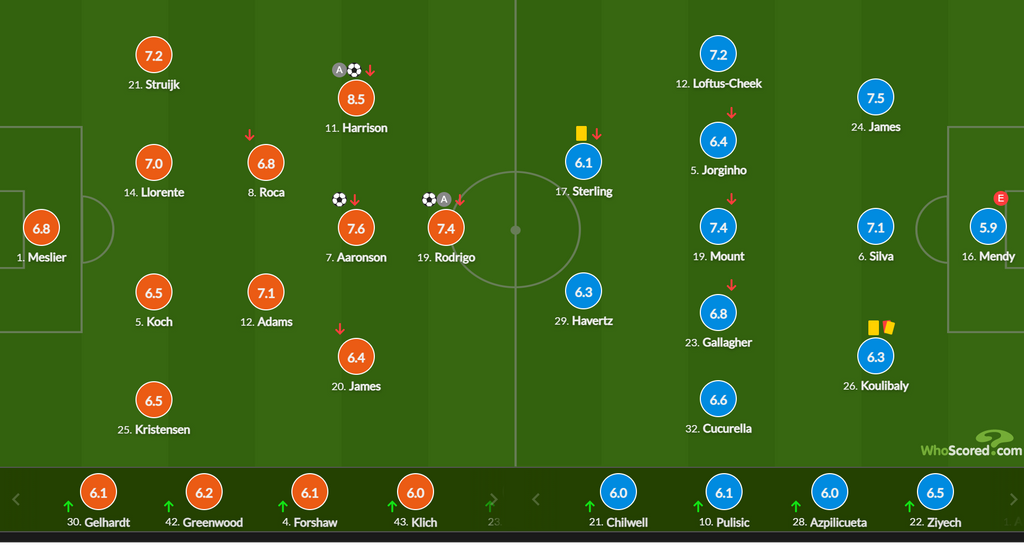Open Harrison's 8.5 player rating
Image resolution: width=1024 pixels, height=547 pixels.
tap(356, 99)
